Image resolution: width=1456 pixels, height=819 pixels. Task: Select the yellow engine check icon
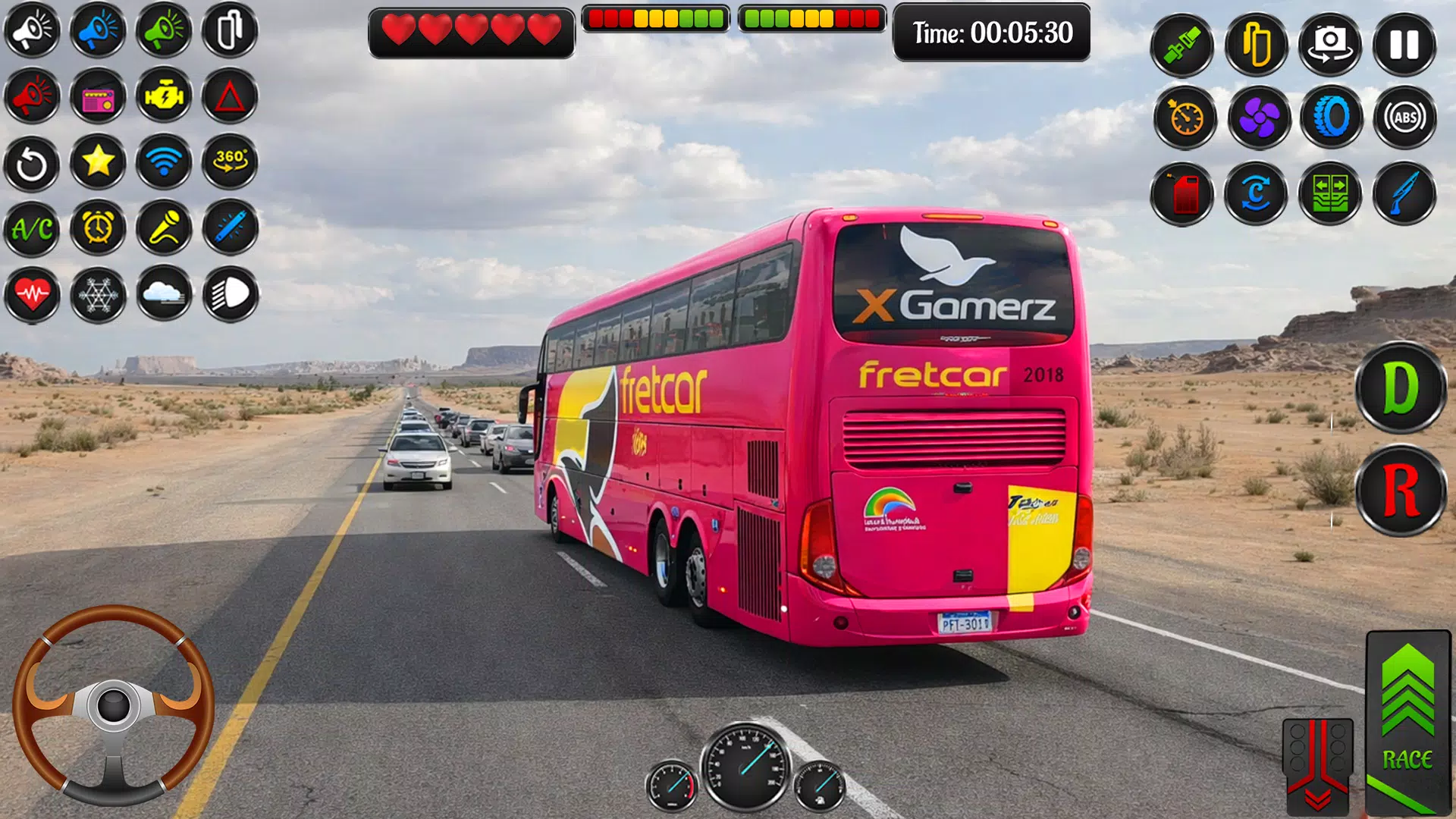[165, 96]
